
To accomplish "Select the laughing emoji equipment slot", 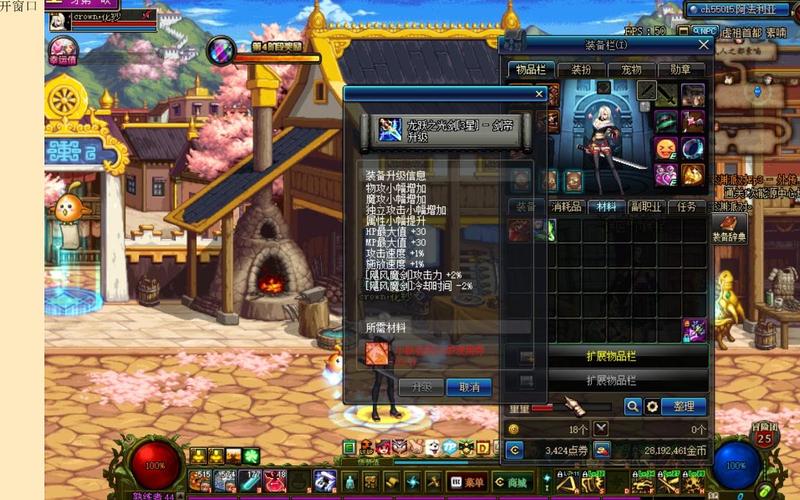I will (x=665, y=147).
